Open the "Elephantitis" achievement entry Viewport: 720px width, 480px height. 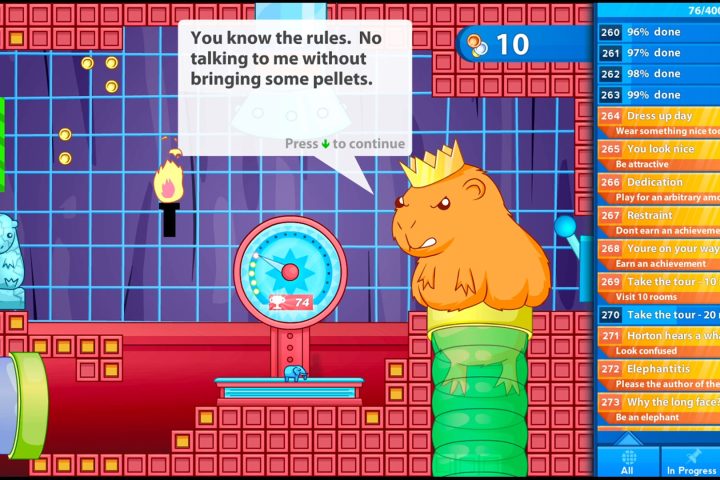tap(658, 375)
